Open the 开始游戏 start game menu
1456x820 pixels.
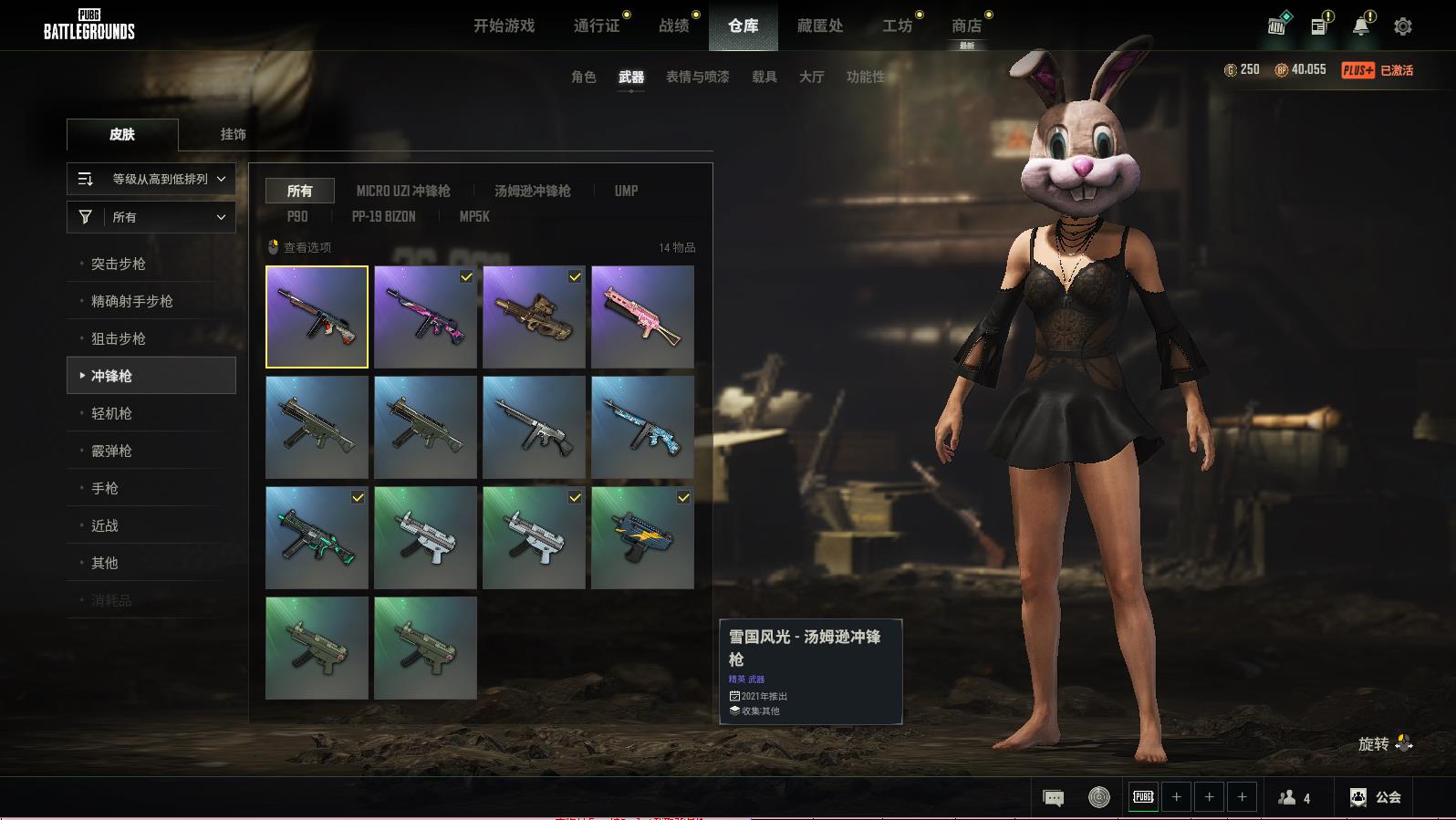(x=504, y=26)
